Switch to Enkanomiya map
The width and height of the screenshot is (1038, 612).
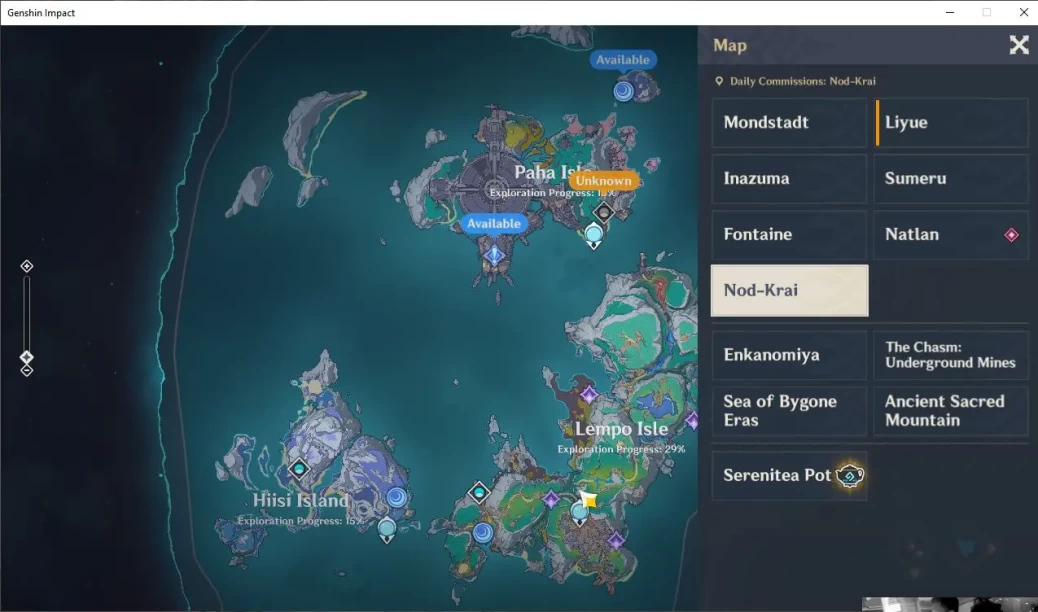coord(788,355)
